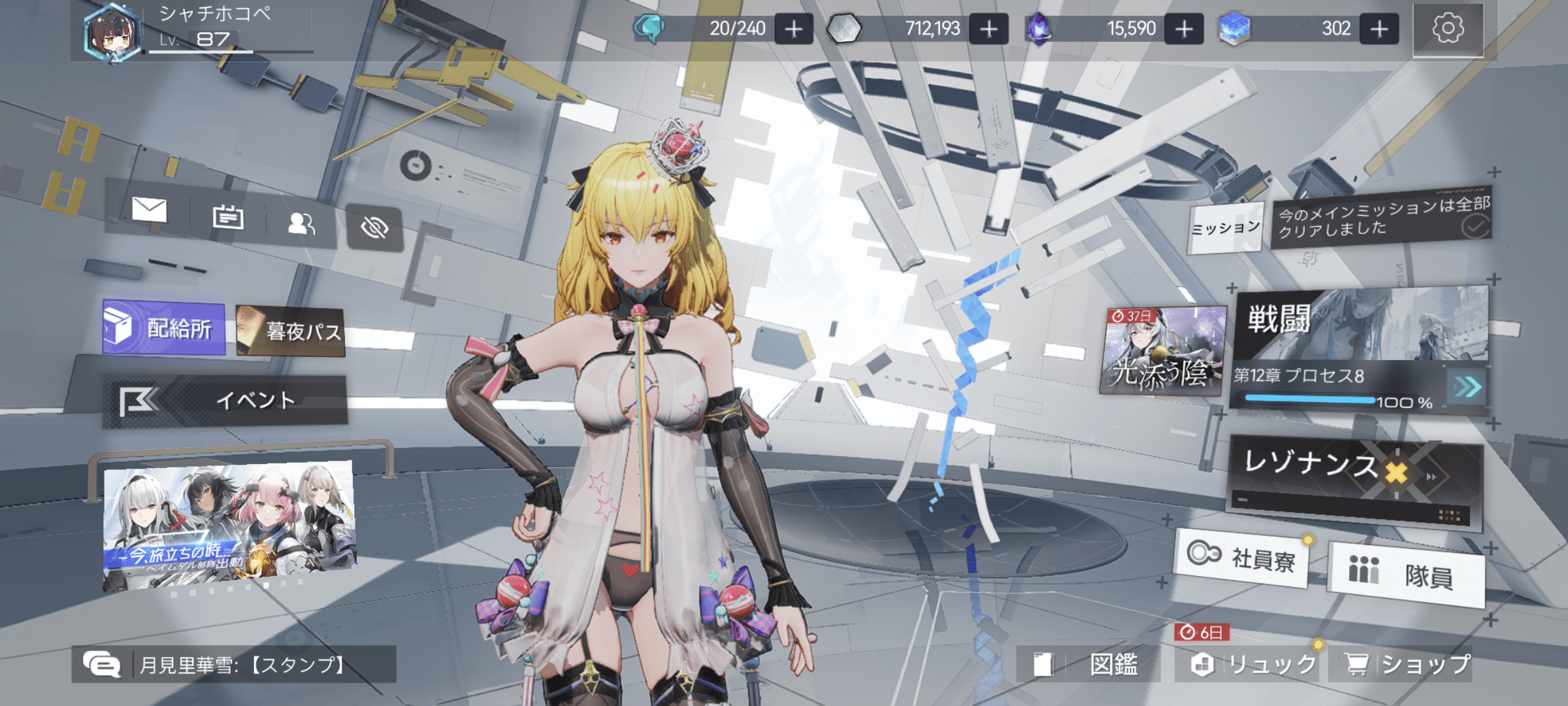Go to the 社員寮 dormitory
This screenshot has height=706, width=1568.
[x=1241, y=558]
